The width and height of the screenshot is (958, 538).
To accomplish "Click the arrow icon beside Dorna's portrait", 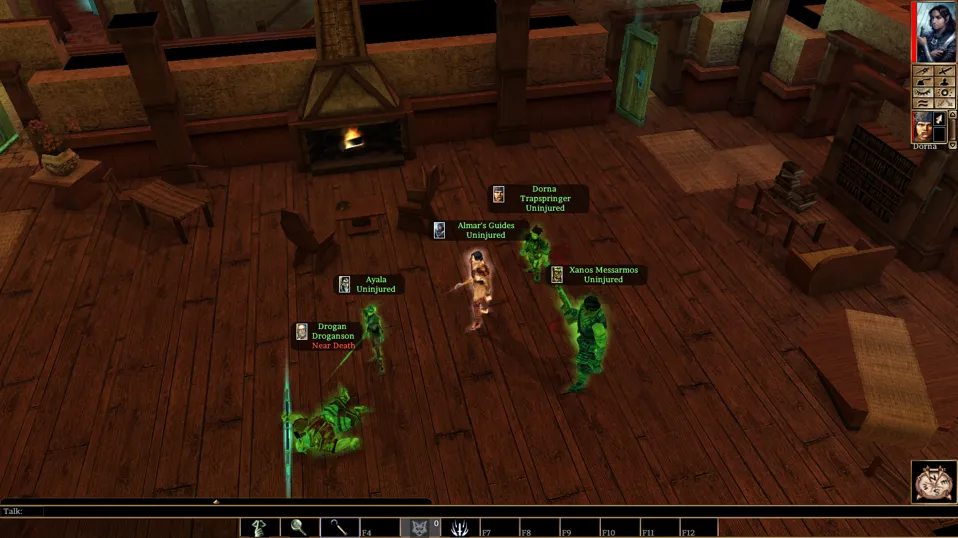I will pyautogui.click(x=939, y=118).
